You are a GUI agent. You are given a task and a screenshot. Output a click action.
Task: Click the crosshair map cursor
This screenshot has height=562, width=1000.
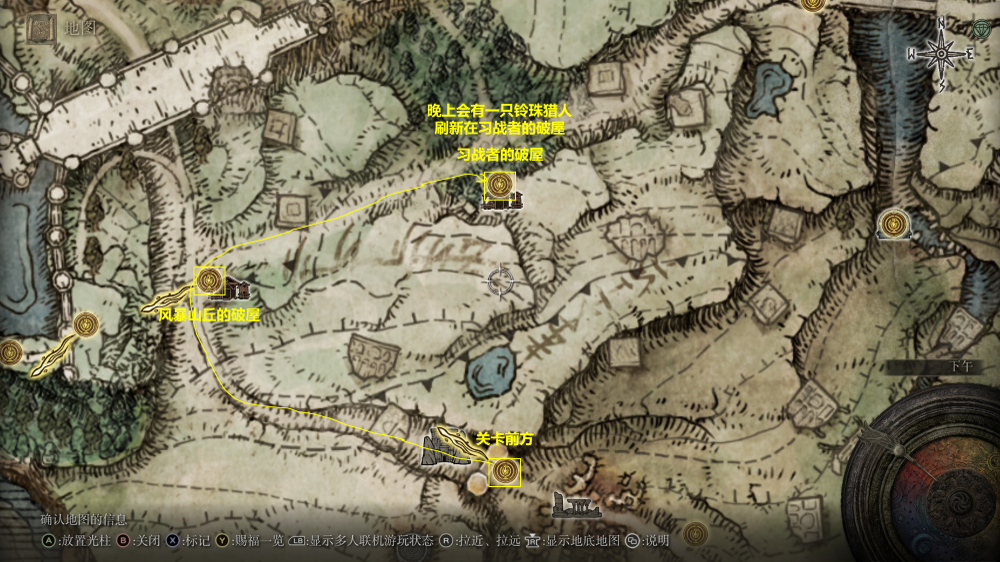[498, 282]
